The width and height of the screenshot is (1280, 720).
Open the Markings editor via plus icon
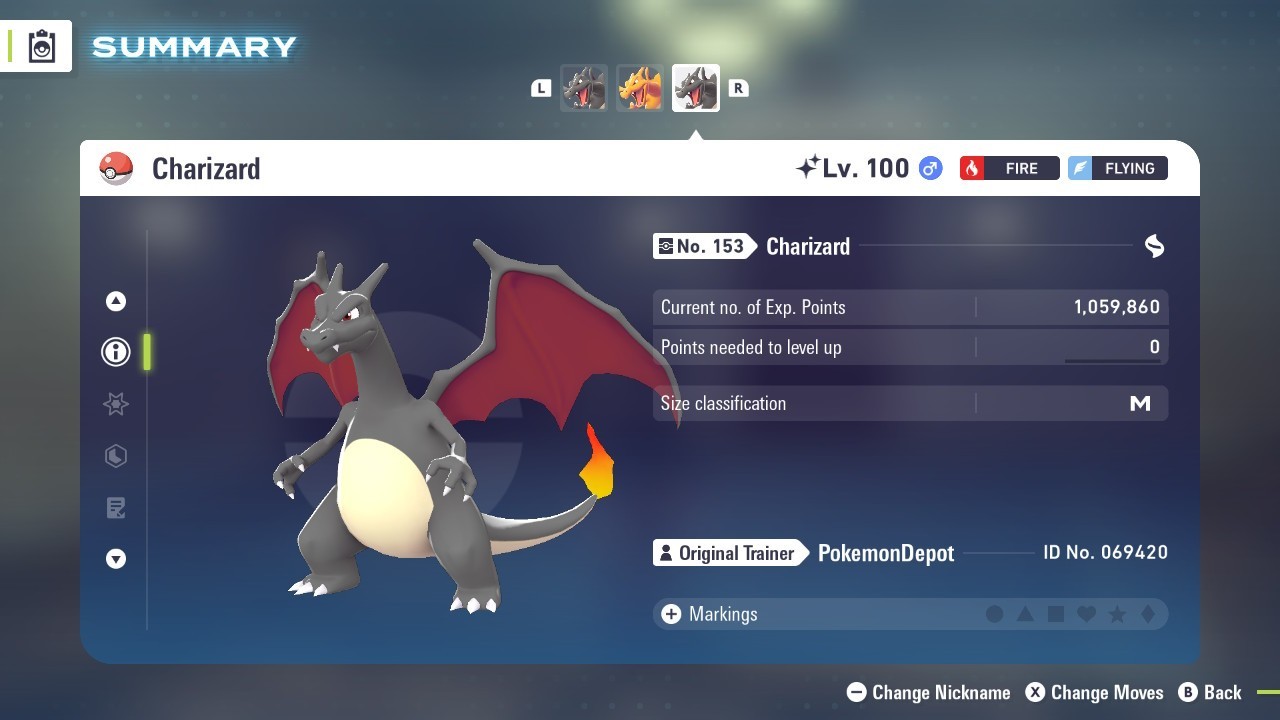click(x=670, y=614)
